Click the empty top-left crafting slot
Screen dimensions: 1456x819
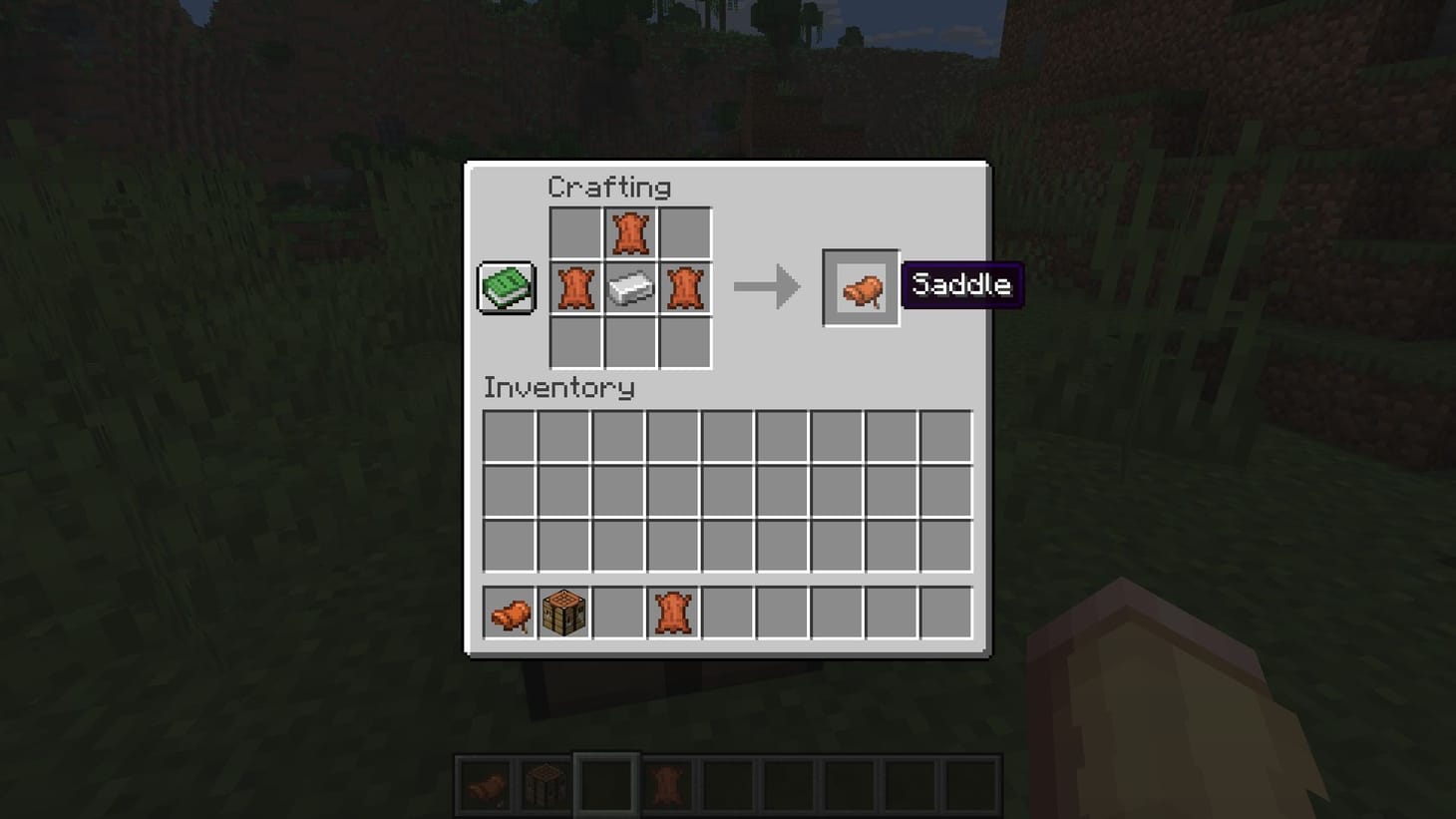pos(575,233)
